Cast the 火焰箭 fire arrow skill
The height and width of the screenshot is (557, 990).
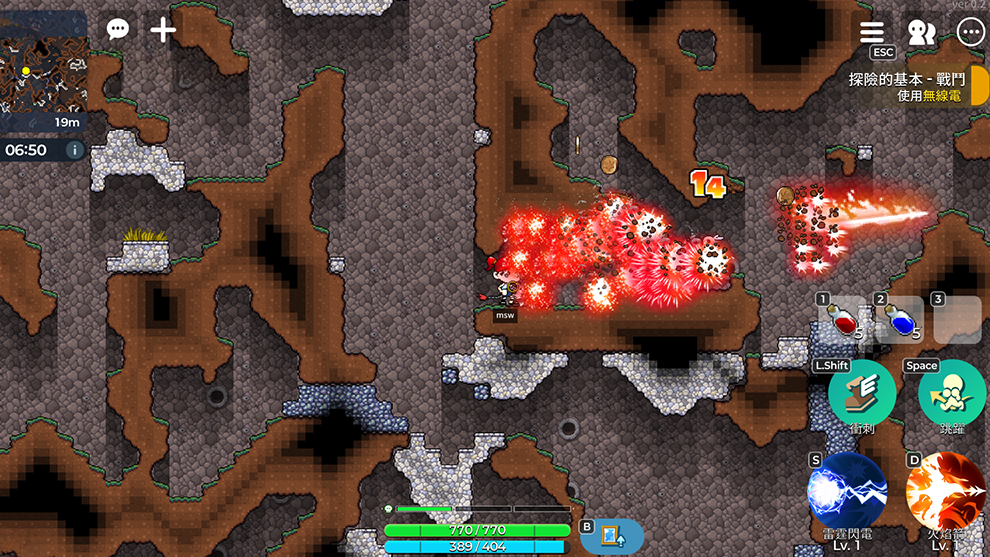coord(945,490)
